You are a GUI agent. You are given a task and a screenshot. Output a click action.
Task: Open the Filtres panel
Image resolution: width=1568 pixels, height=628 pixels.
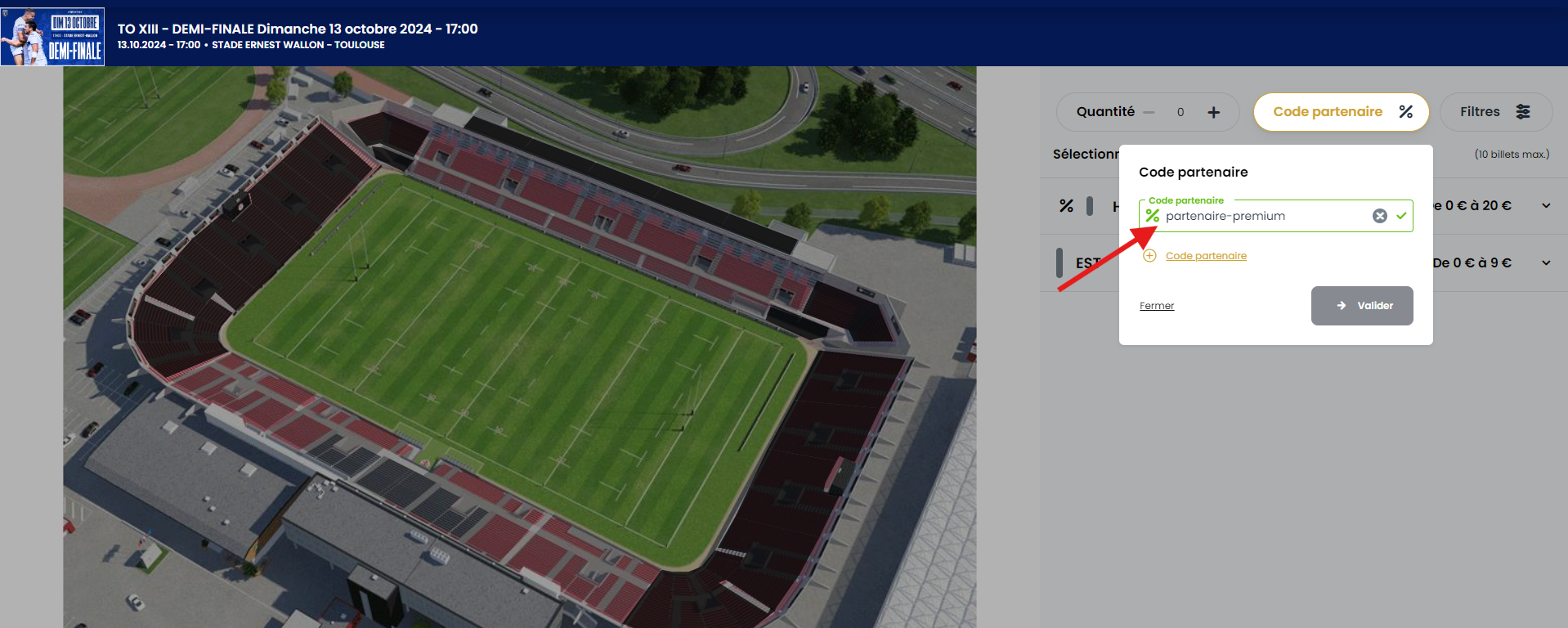(1494, 112)
